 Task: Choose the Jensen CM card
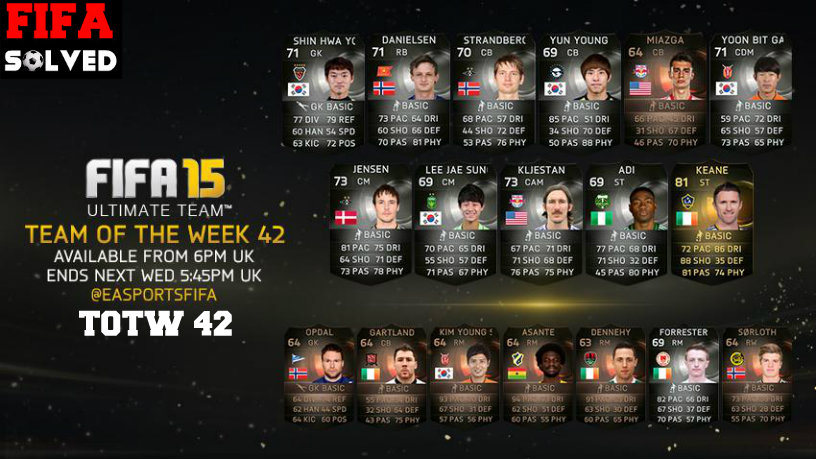(x=368, y=222)
